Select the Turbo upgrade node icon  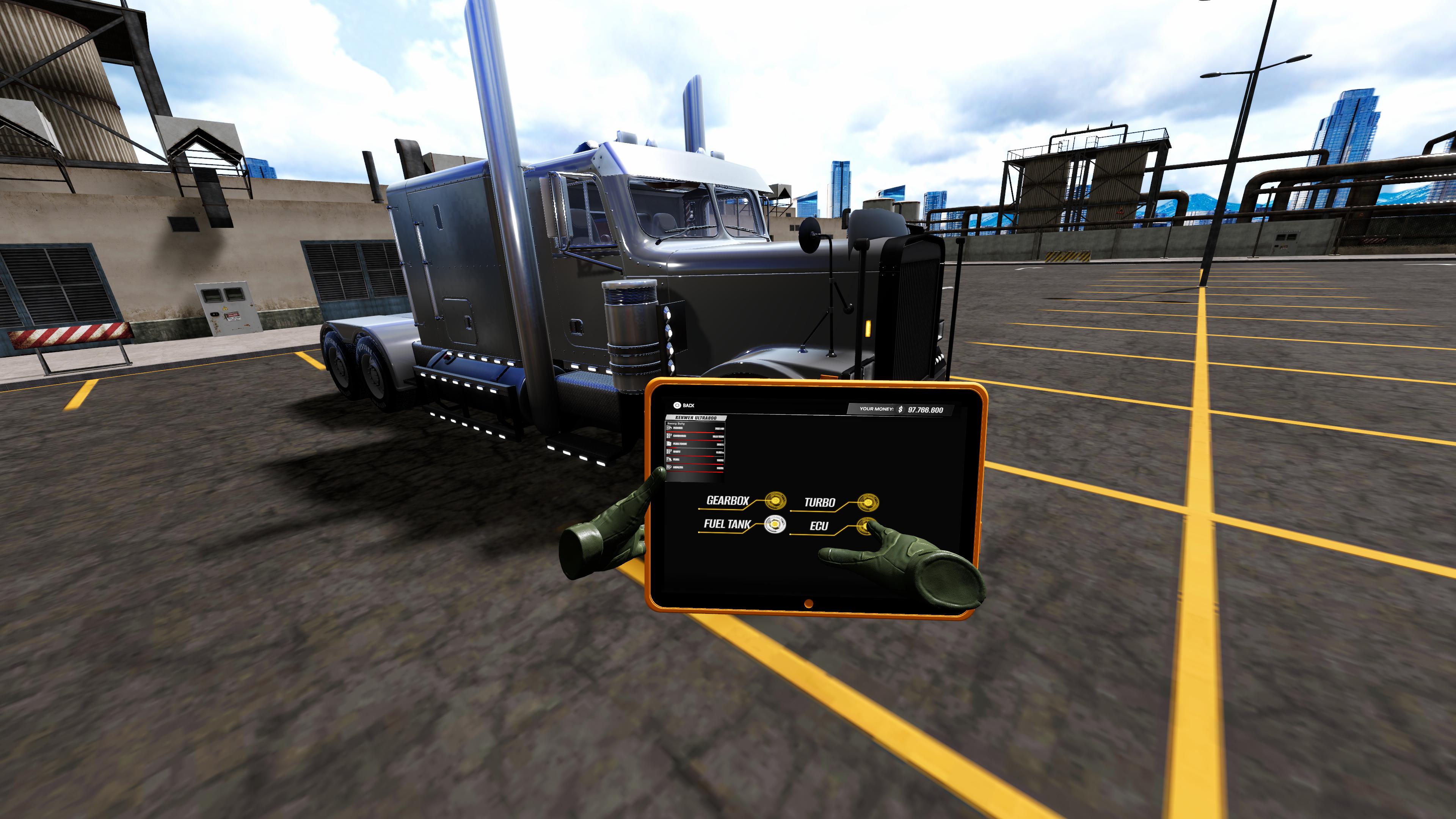[x=868, y=502]
